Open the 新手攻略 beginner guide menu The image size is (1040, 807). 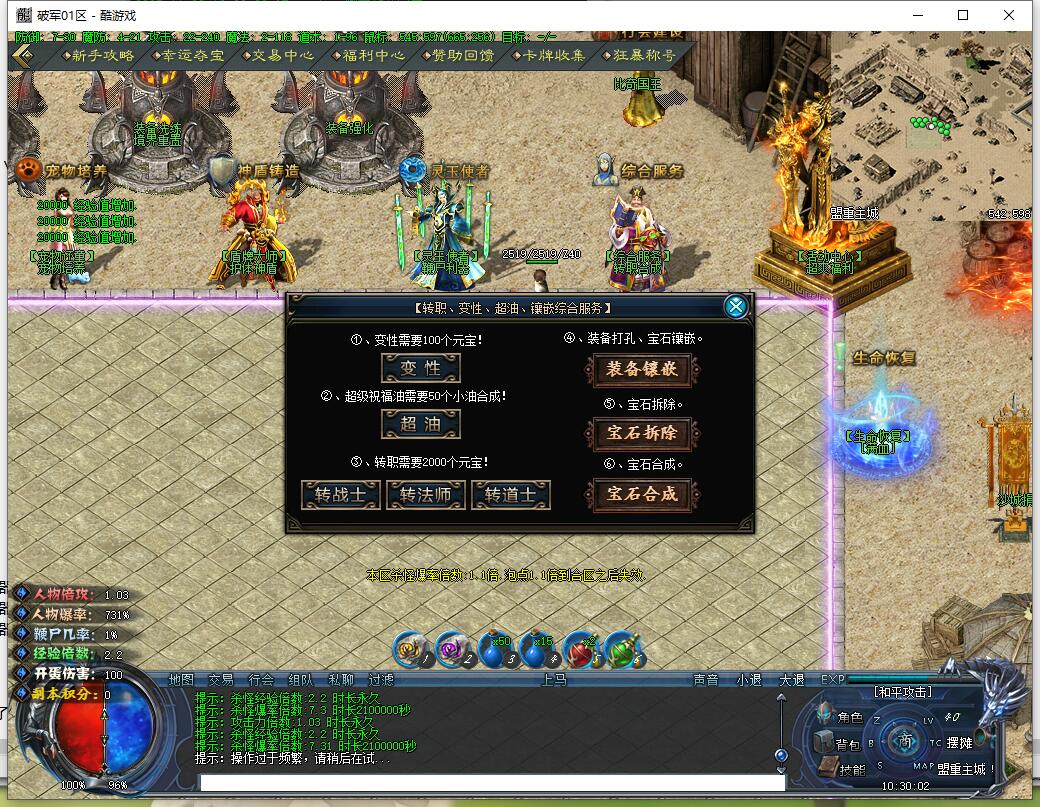98,56
